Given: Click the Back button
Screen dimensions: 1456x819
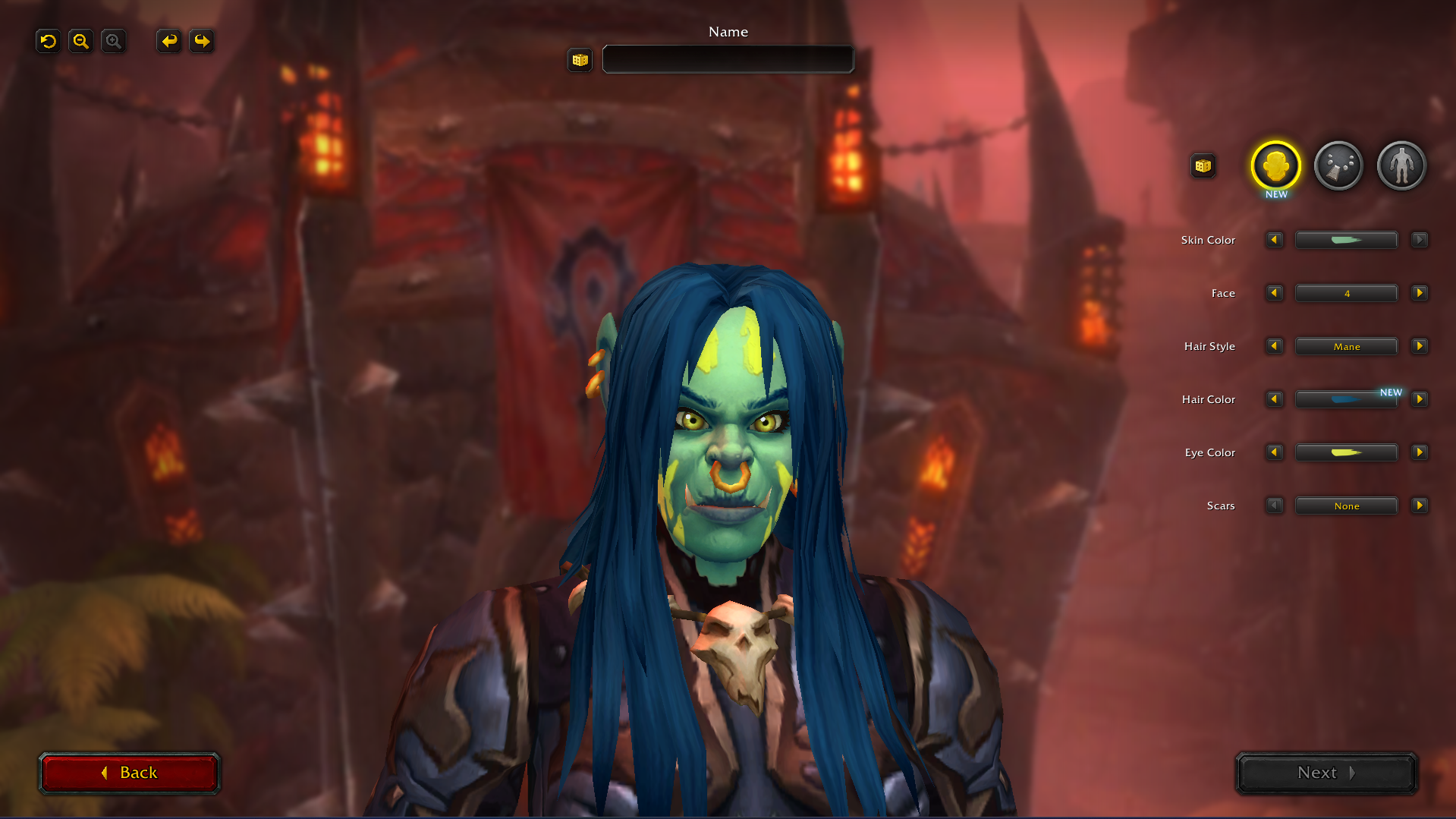Looking at the screenshot, I should click(x=130, y=773).
